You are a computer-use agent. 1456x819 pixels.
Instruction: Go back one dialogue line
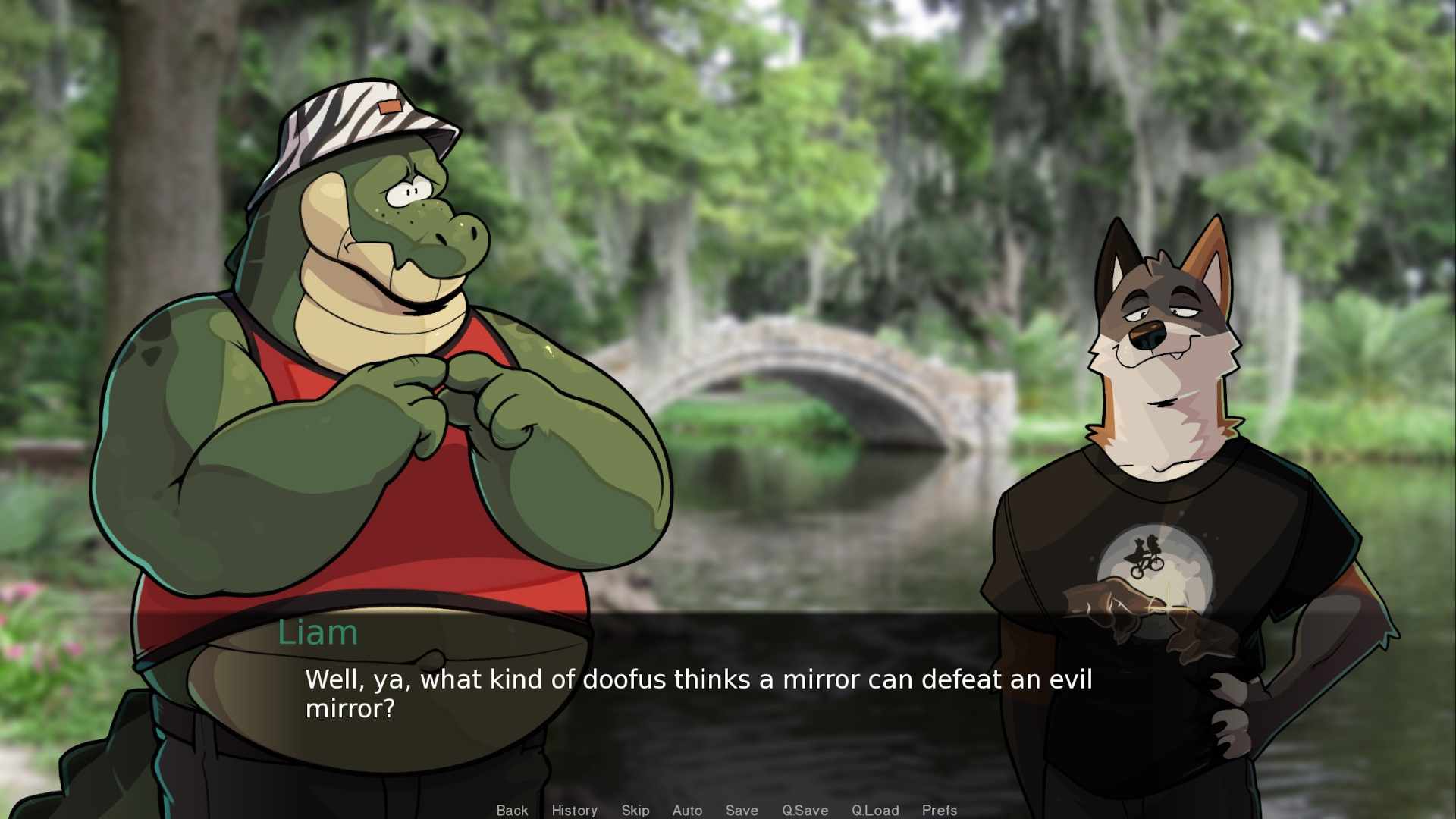[512, 810]
